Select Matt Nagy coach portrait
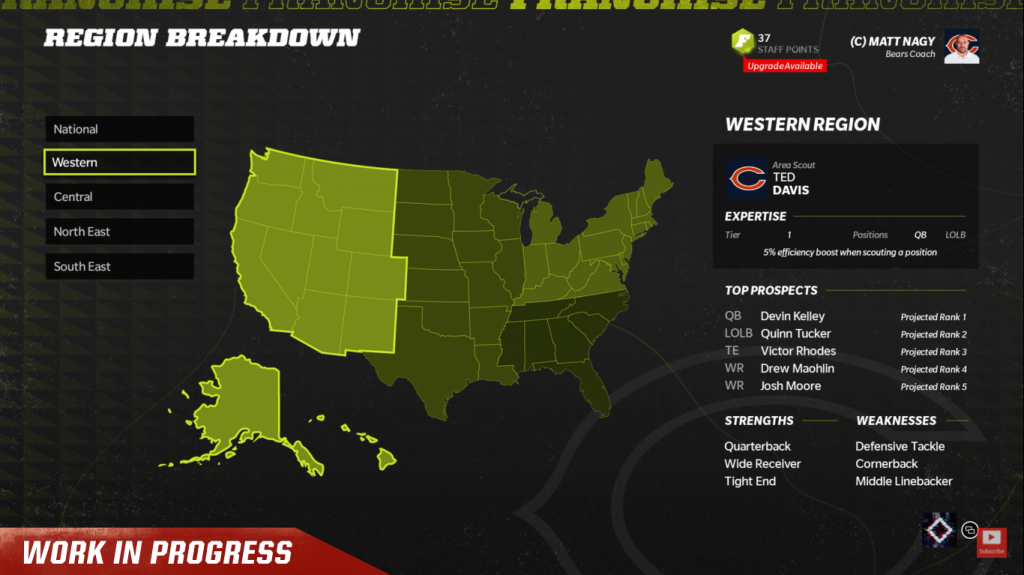 point(961,46)
